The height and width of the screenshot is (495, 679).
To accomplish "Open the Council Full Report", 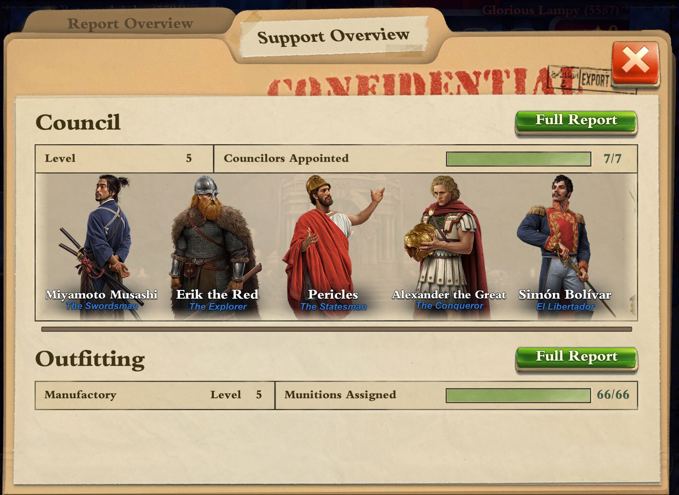I will coord(576,121).
